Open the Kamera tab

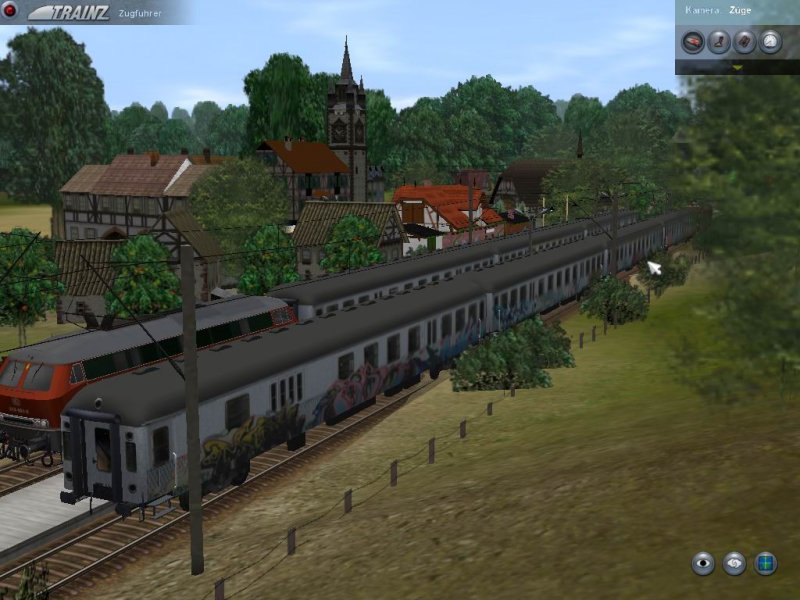(x=700, y=9)
